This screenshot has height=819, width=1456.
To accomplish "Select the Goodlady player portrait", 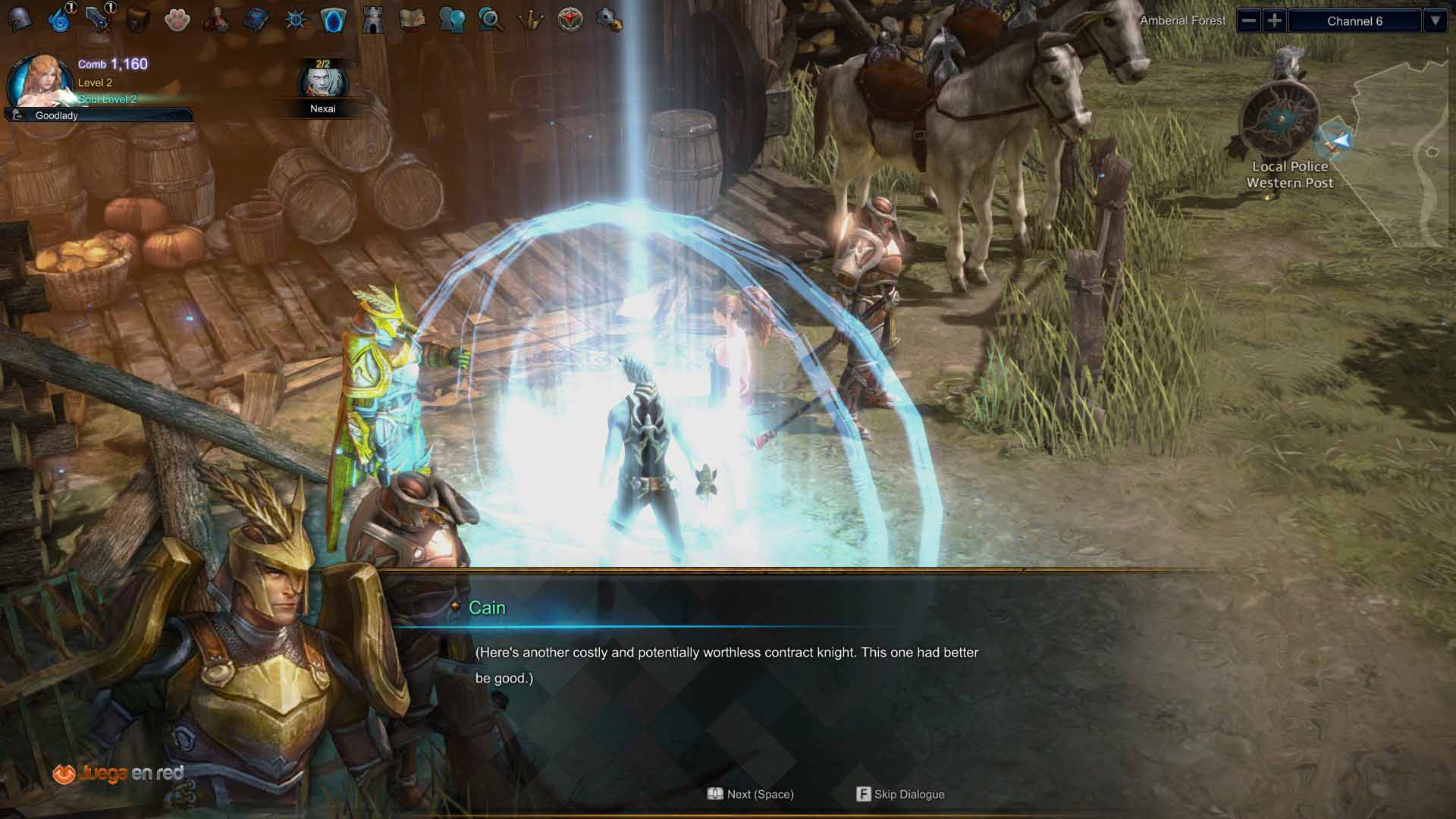I will (x=35, y=80).
